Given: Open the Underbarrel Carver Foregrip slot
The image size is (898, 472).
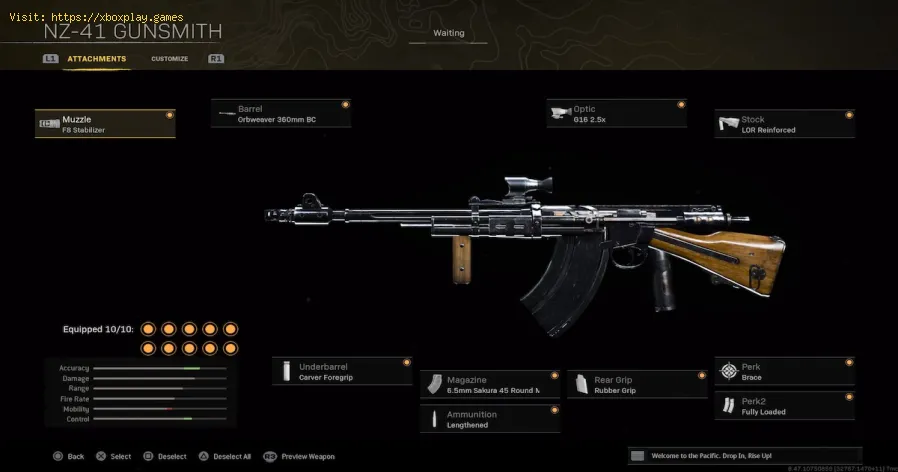Looking at the screenshot, I should [342, 372].
